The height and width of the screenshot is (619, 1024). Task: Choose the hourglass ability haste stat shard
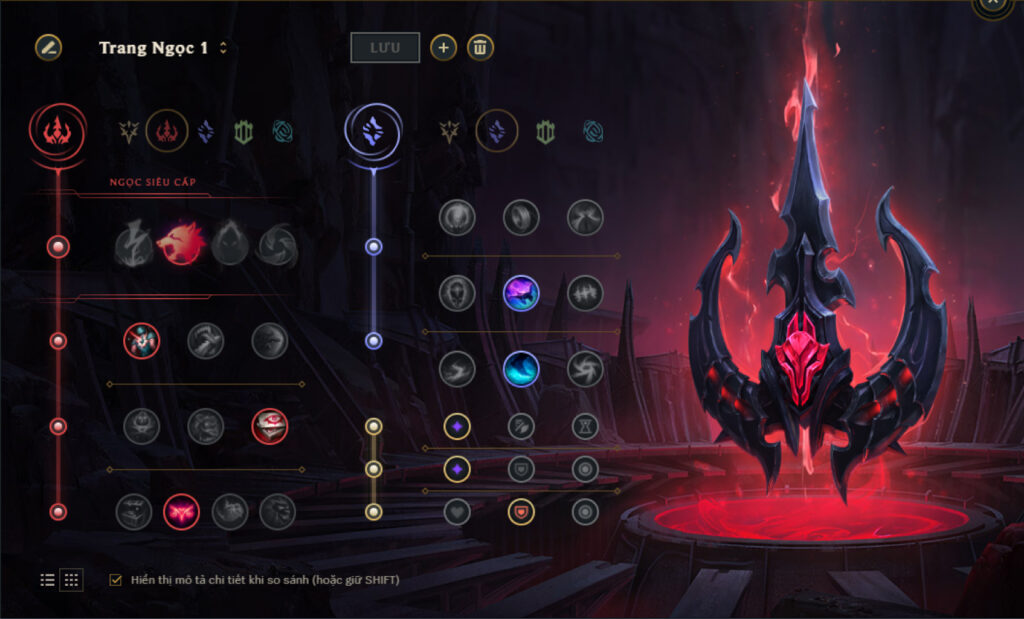585,426
